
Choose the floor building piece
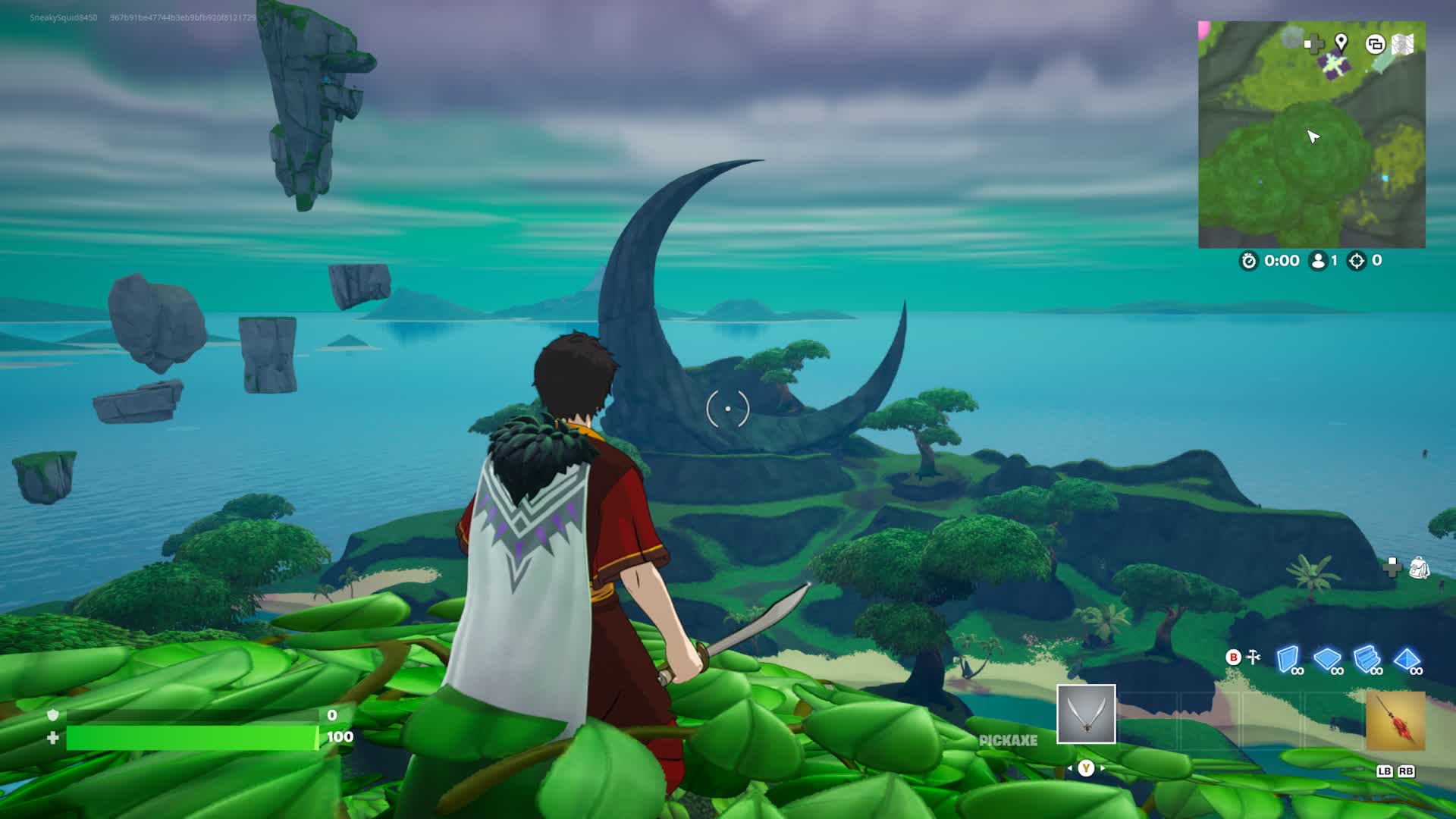(1327, 658)
